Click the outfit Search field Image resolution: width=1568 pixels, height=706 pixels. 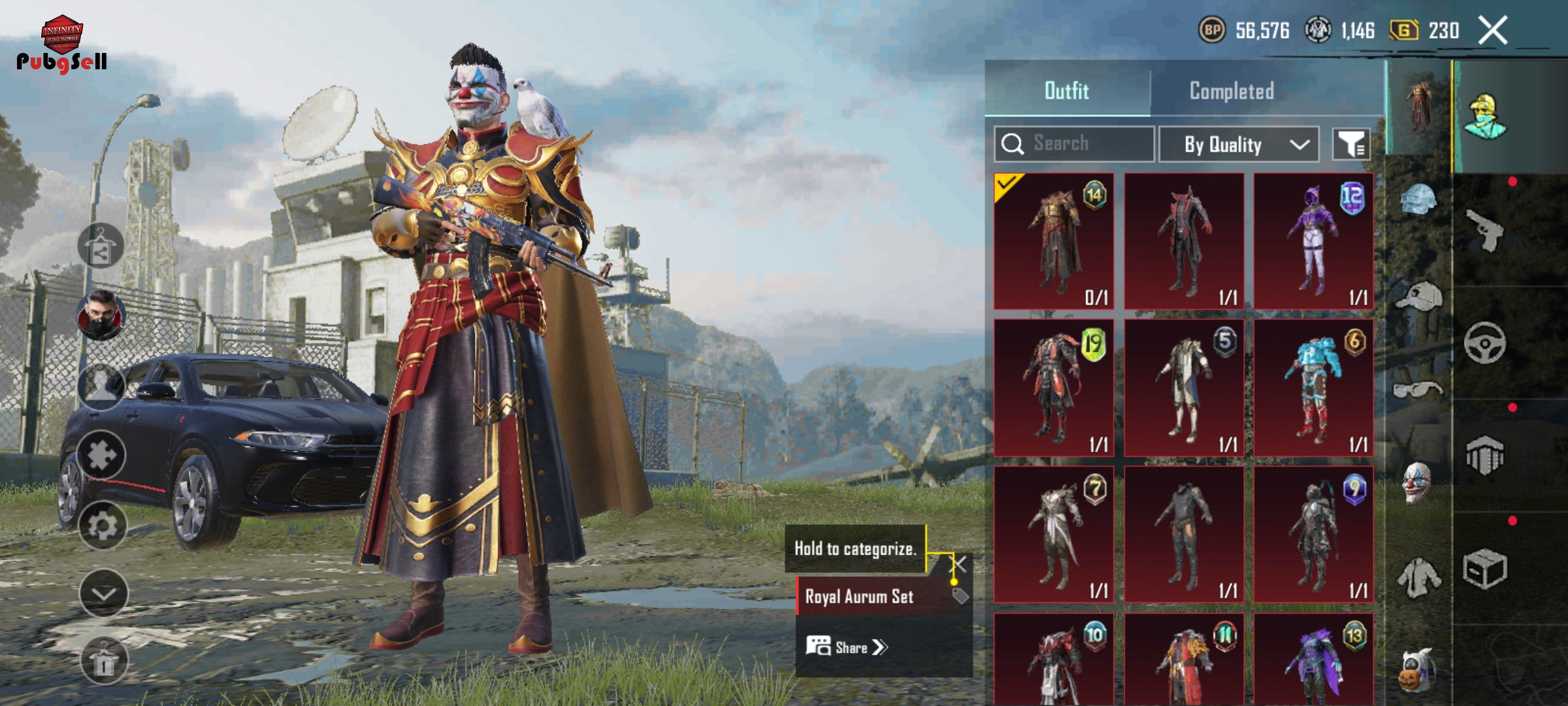[x=1075, y=144]
